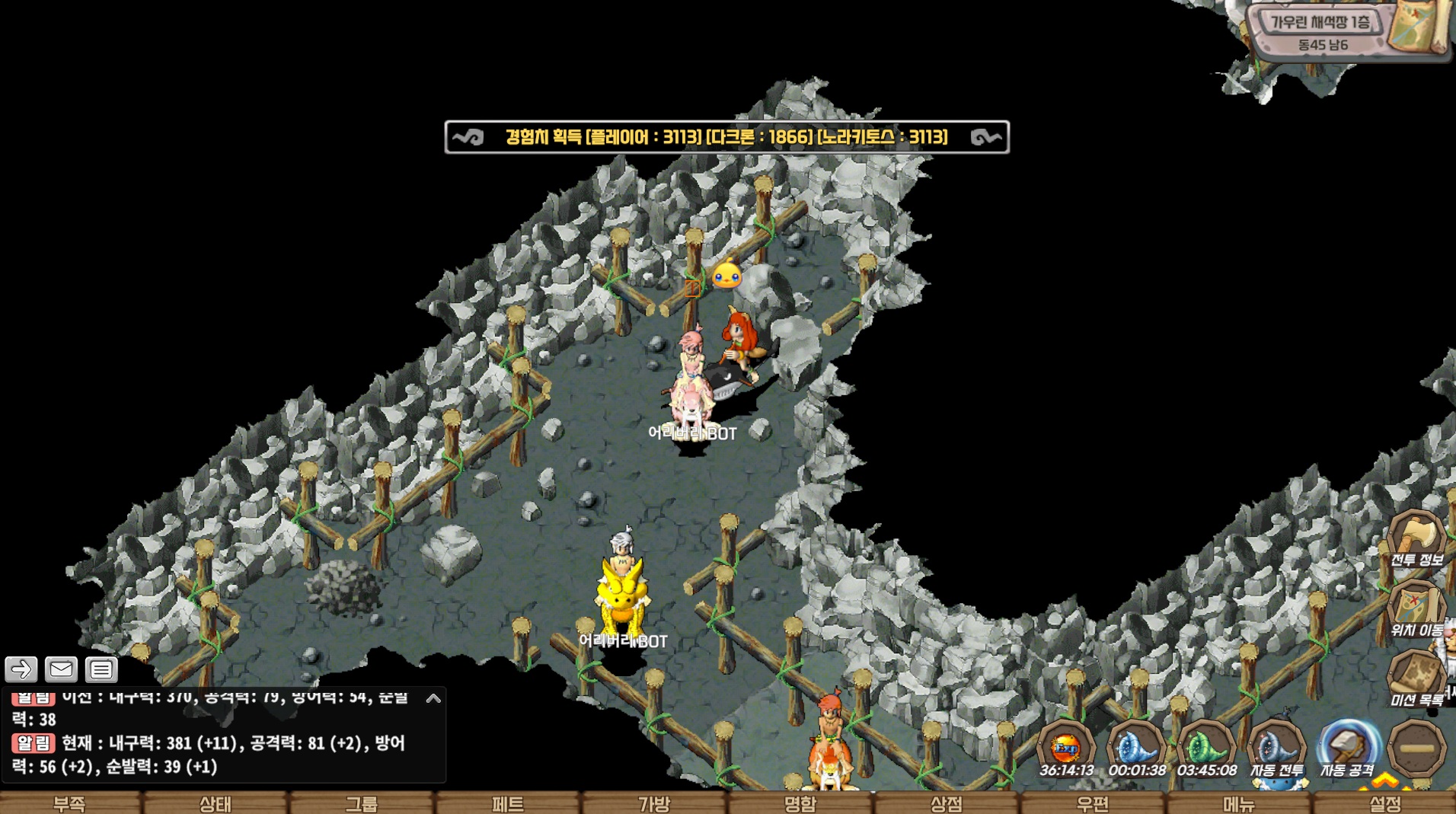The height and width of the screenshot is (814, 1456).
Task: Open the 상태 (status) menu
Action: 216,803
